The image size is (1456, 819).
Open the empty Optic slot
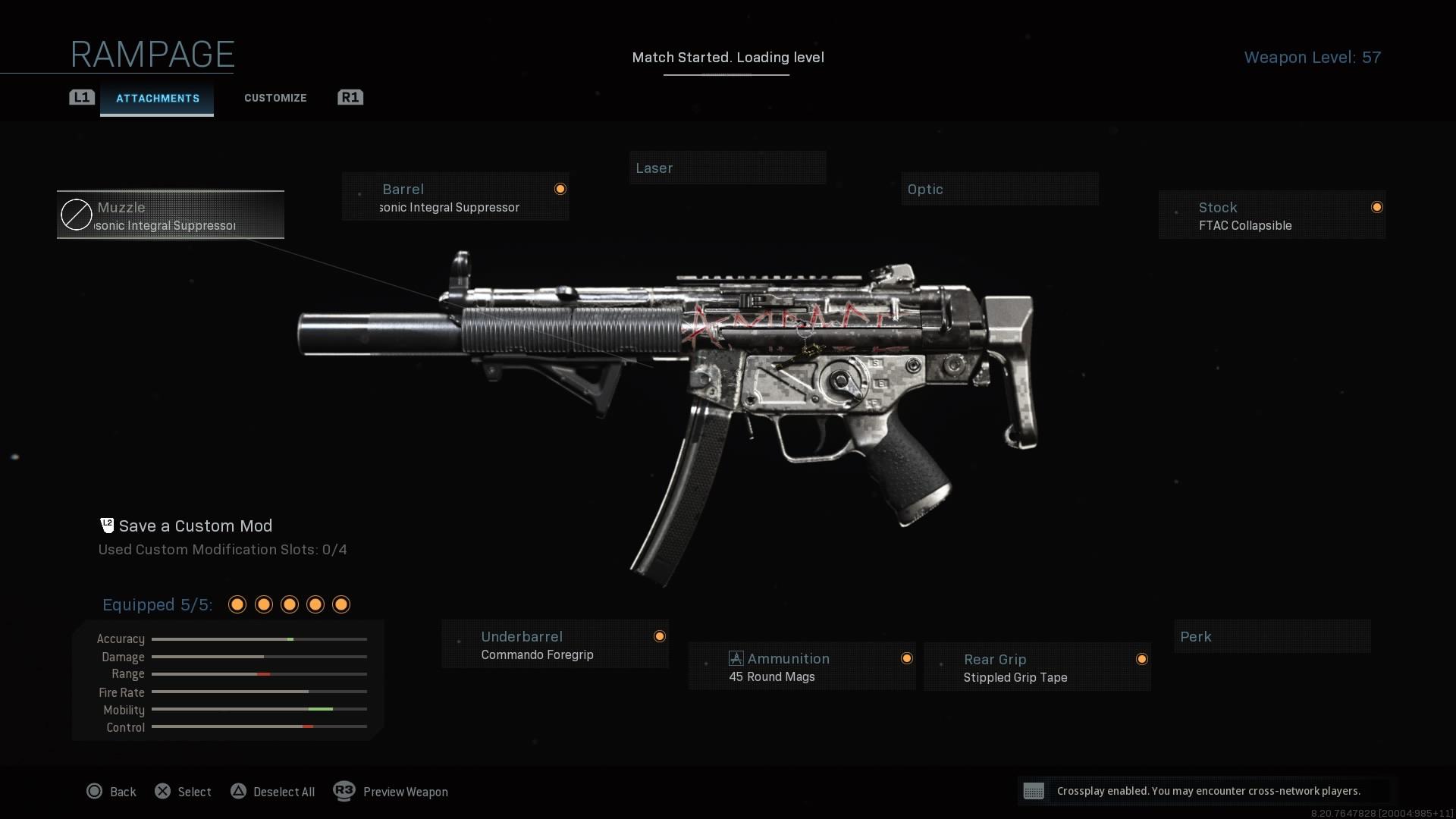999,190
